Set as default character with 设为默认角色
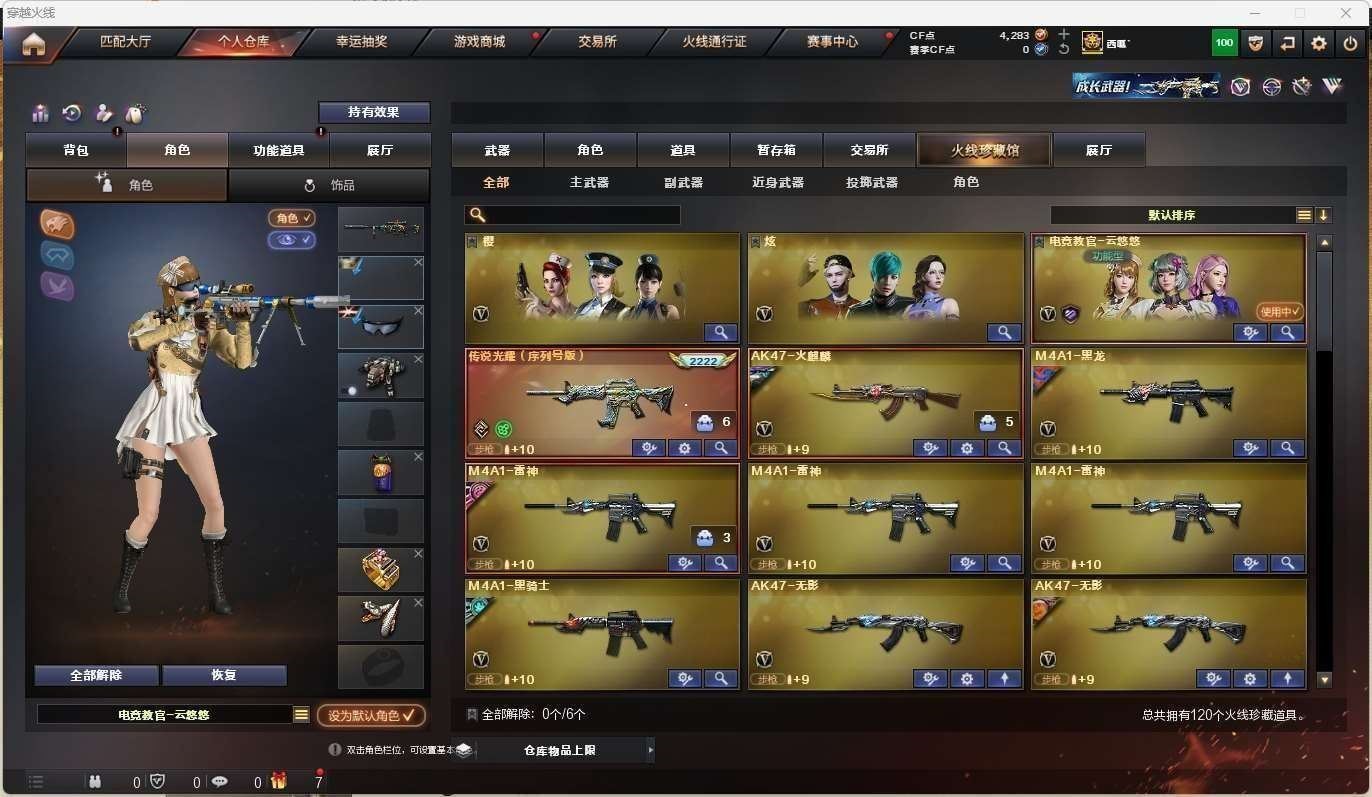This screenshot has height=797, width=1372. (371, 715)
